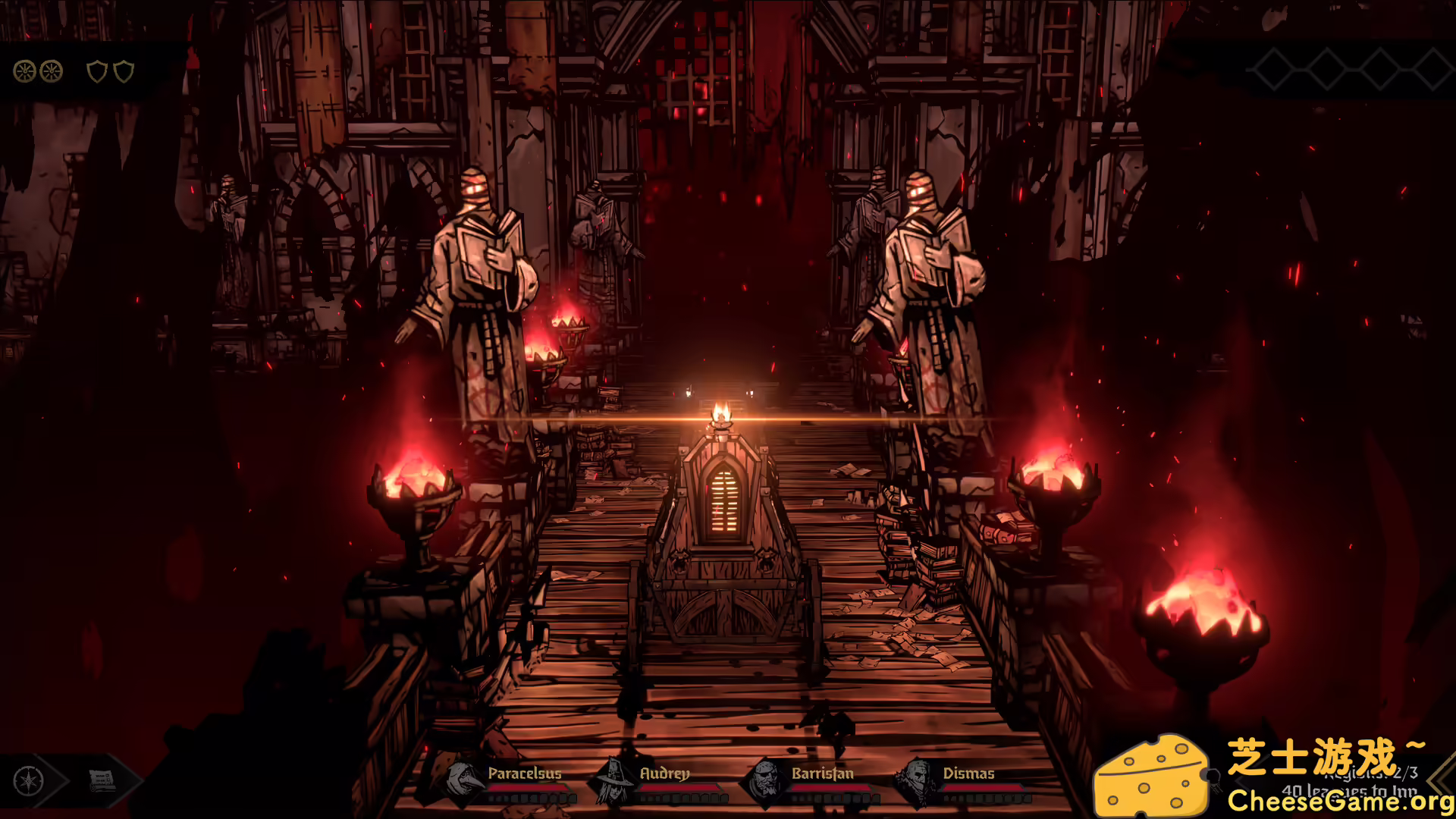Toggle the first route diamond marker
This screenshot has height=819, width=1456.
click(x=1274, y=68)
